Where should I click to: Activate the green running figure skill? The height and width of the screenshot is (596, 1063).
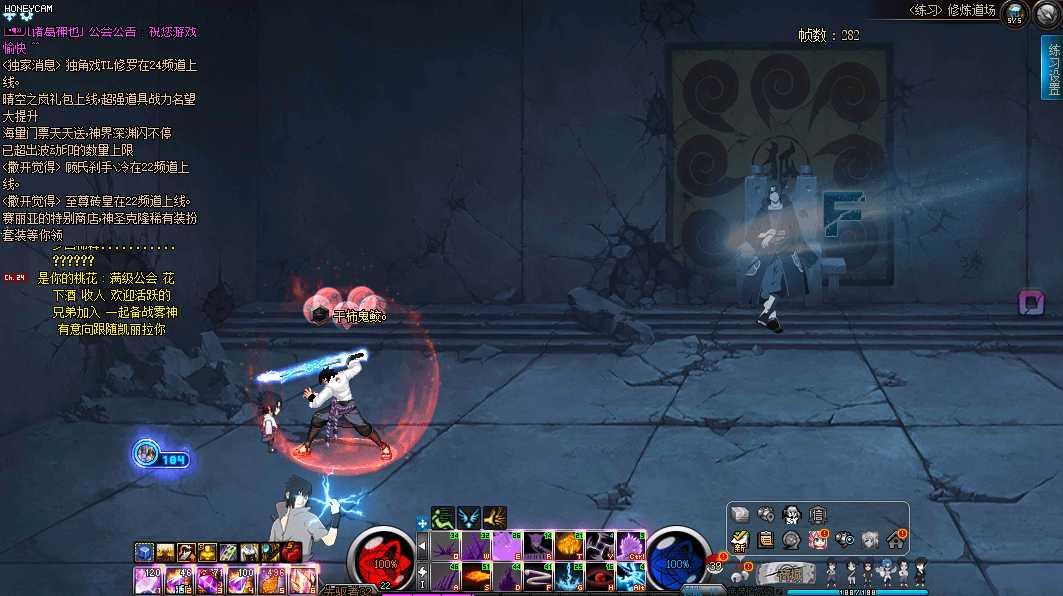point(443,518)
